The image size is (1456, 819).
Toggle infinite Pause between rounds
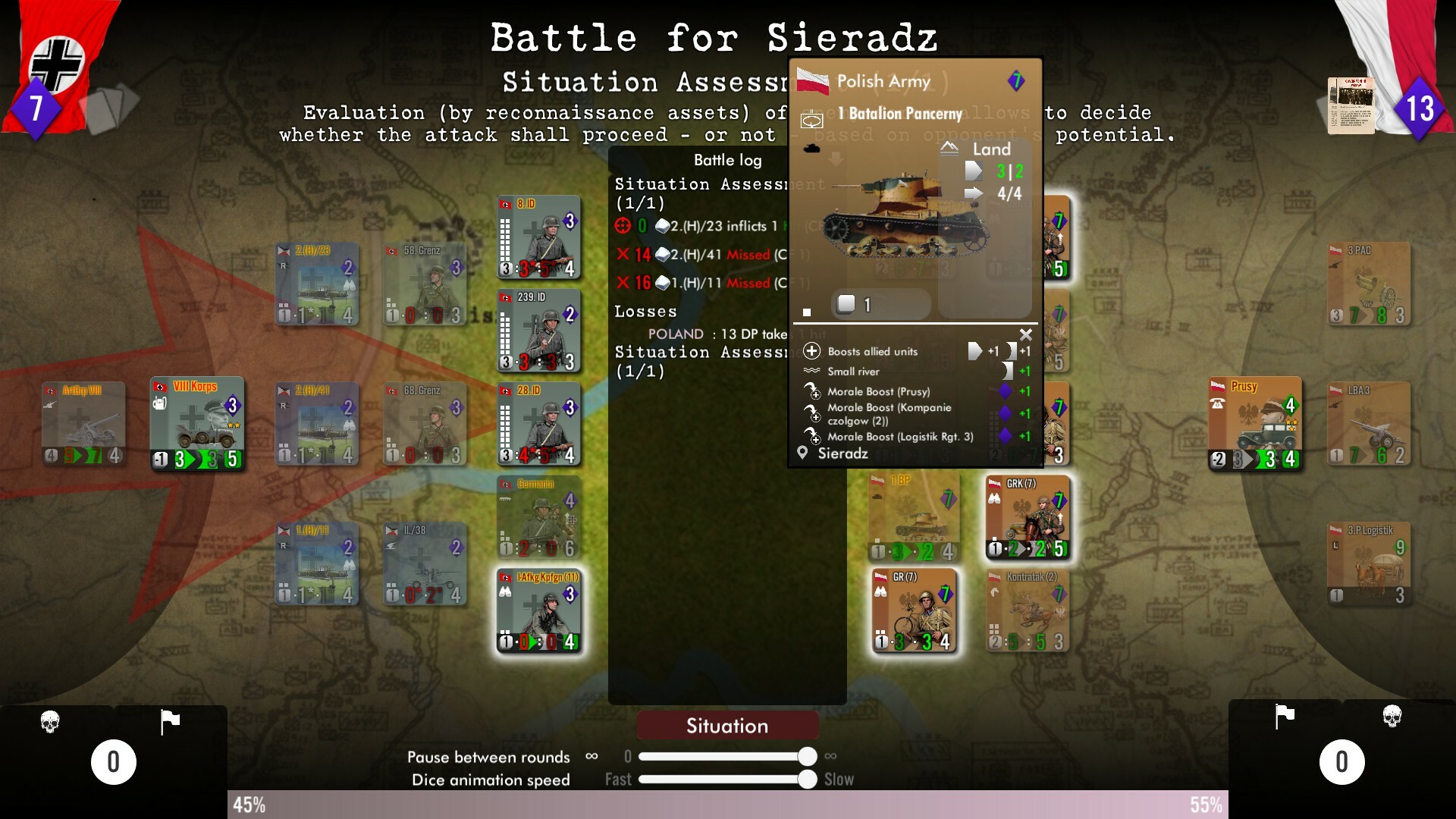(591, 756)
